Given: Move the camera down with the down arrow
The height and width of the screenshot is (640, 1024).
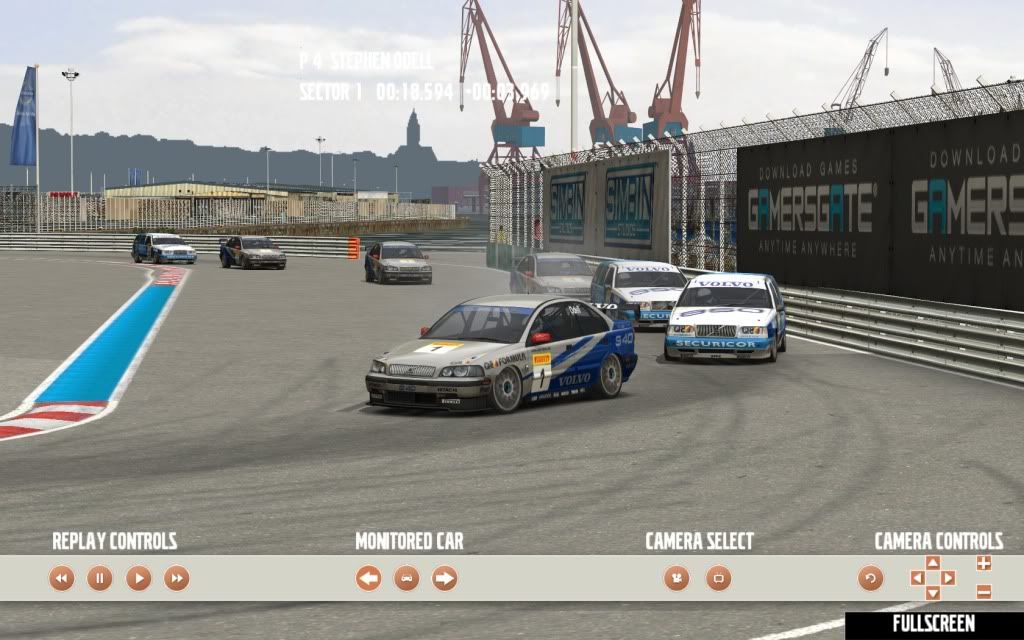Looking at the screenshot, I should coord(933,593).
